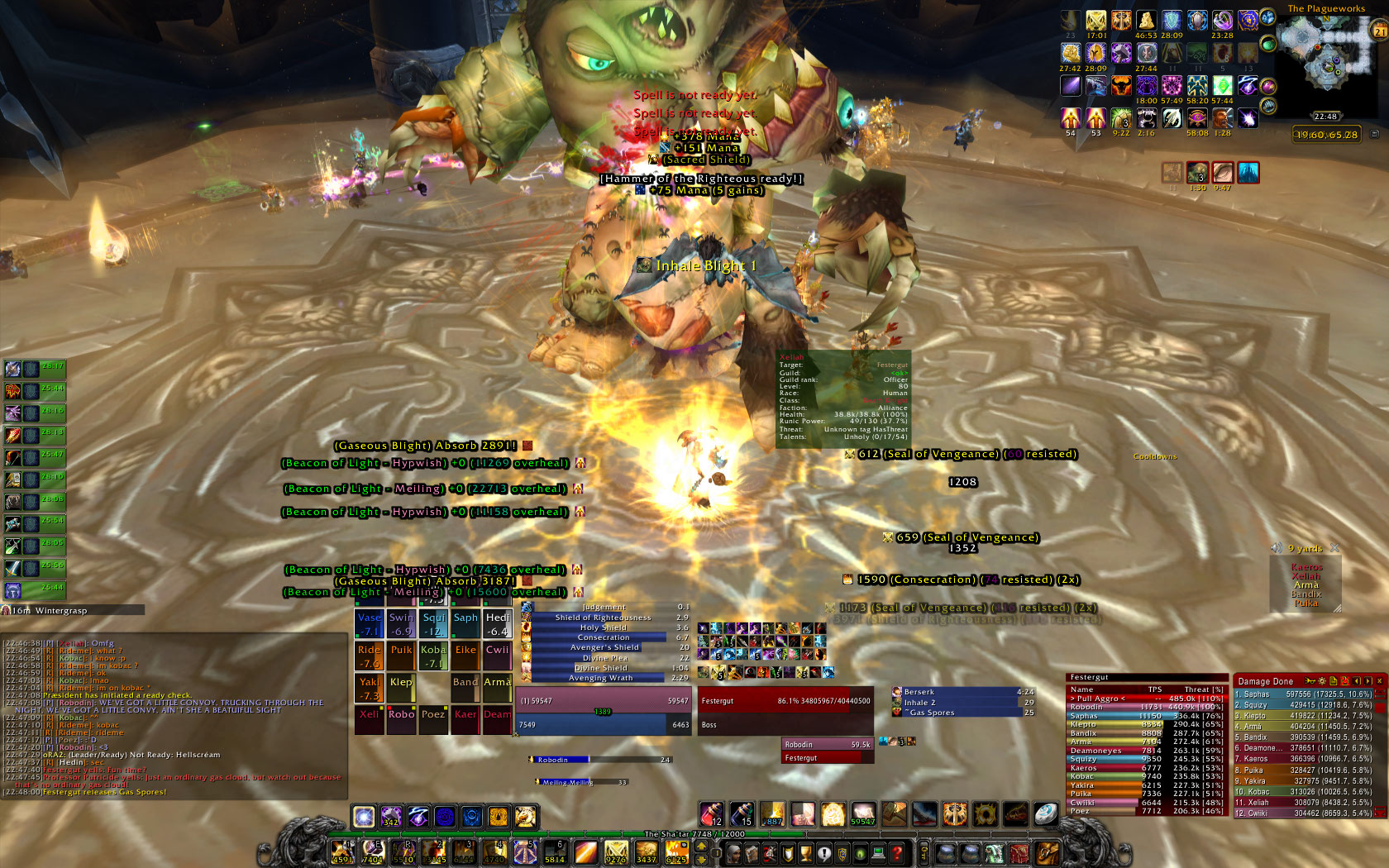1389x868 pixels.
Task: Open the Damage Done meter settings gear
Action: tap(1321, 681)
